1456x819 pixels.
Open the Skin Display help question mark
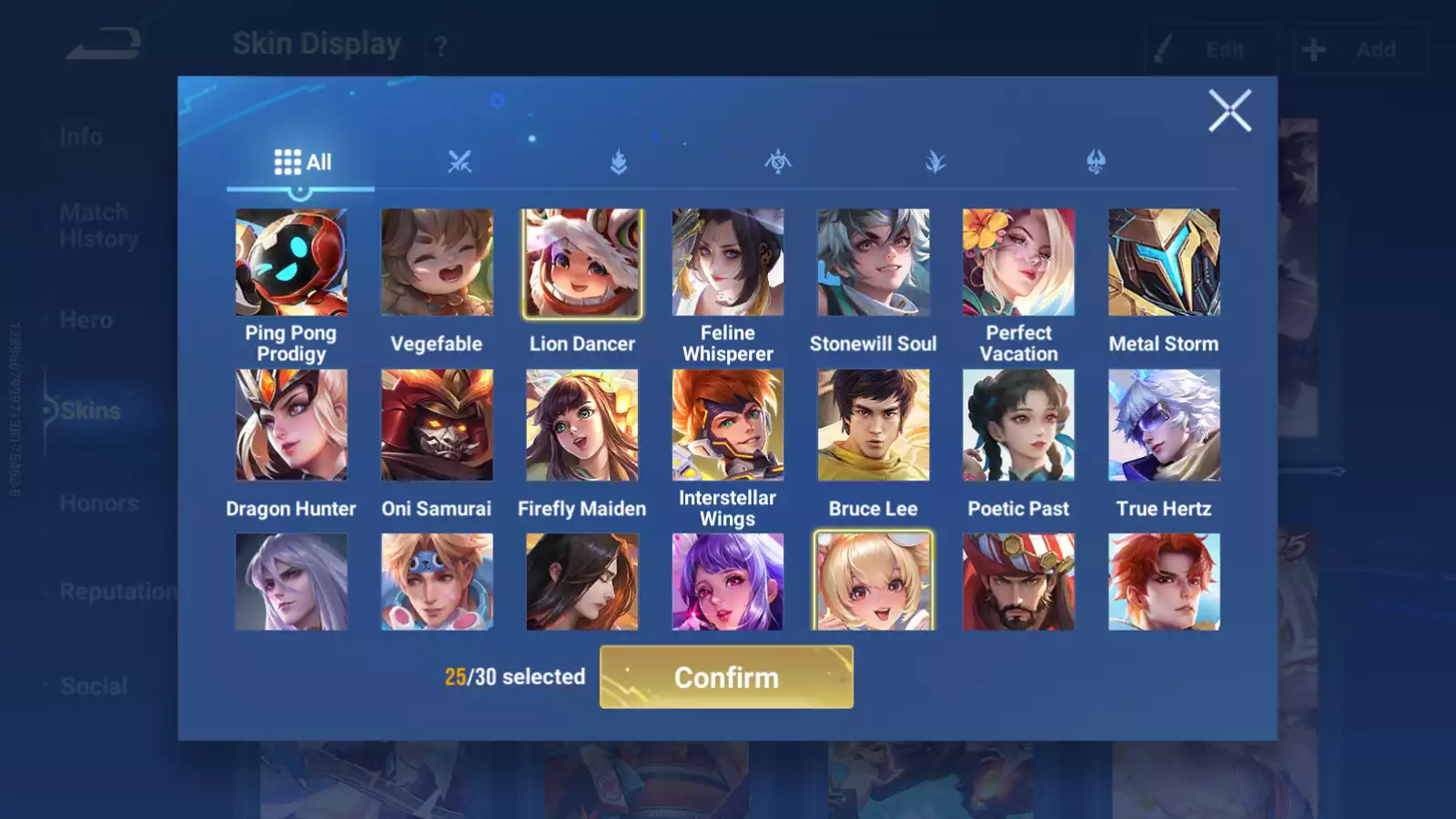coord(440,47)
